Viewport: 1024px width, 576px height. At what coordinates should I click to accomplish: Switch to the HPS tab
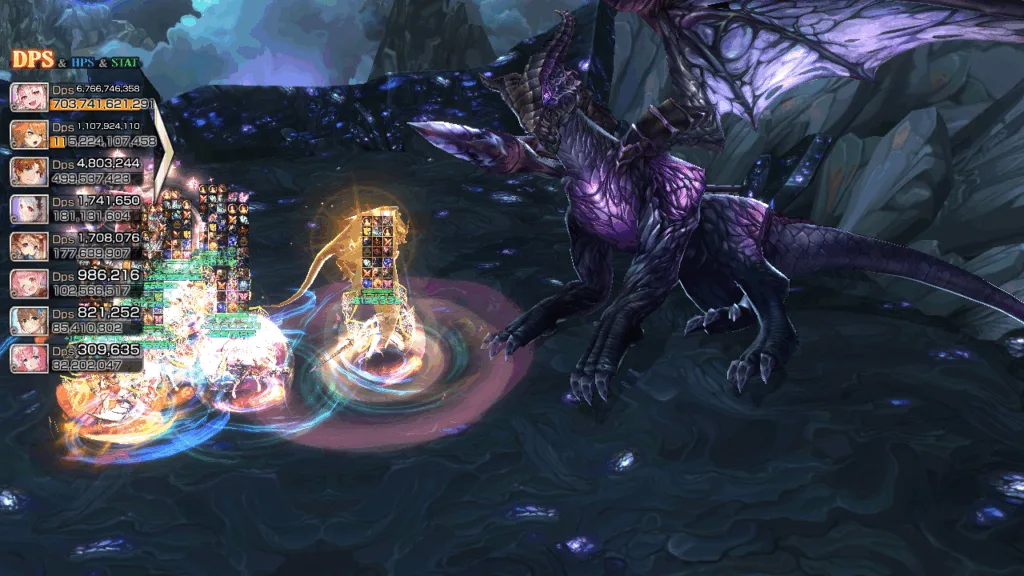coord(82,63)
